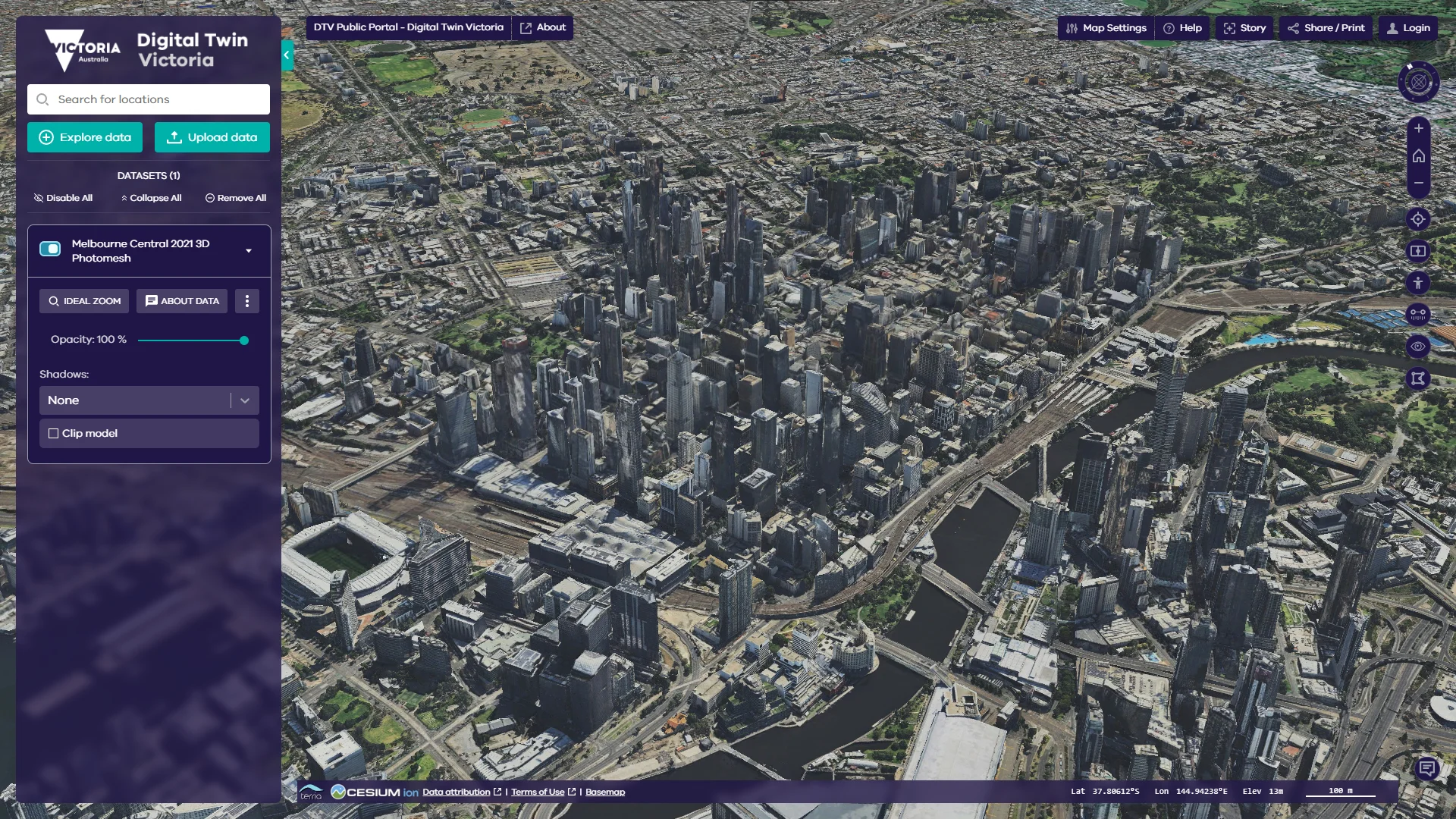
Task: Open the About page
Action: pos(543,27)
